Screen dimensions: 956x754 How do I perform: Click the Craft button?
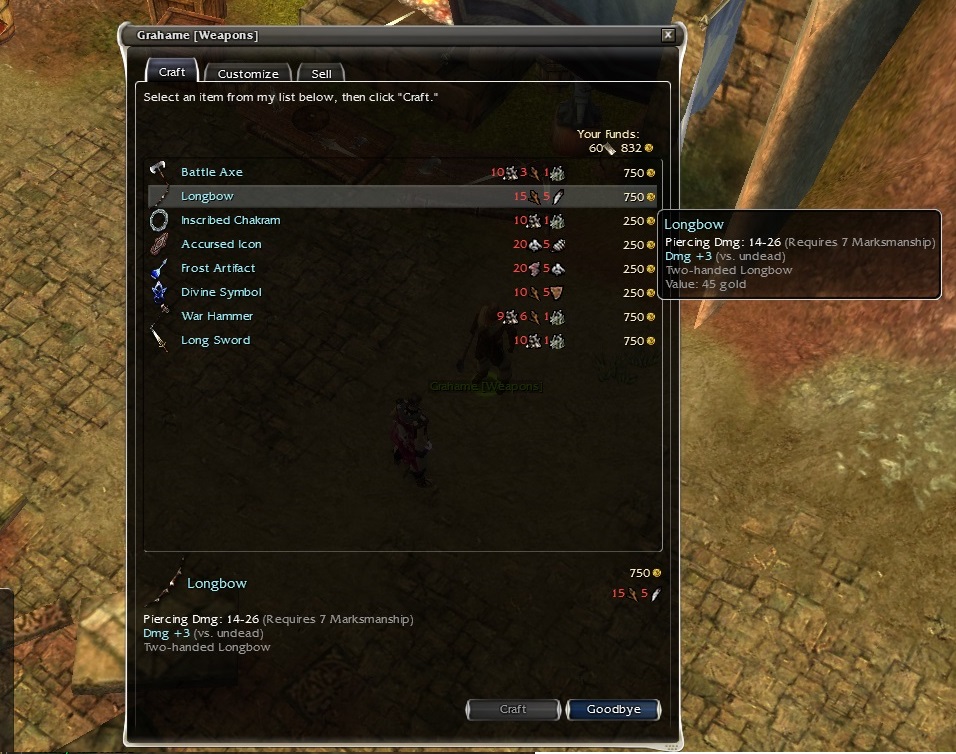(513, 709)
